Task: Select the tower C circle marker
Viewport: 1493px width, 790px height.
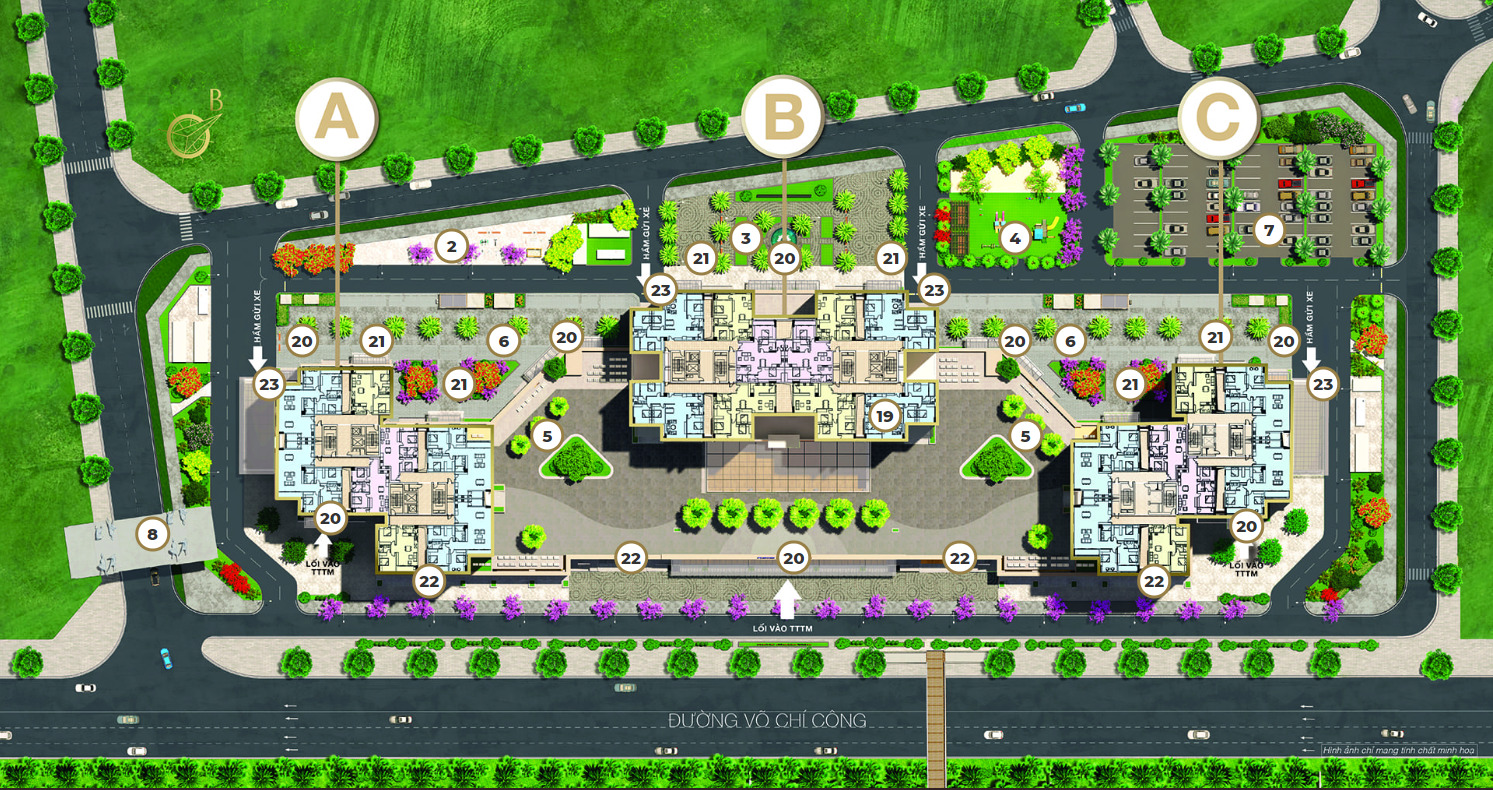Action: pyautogui.click(x=1218, y=118)
